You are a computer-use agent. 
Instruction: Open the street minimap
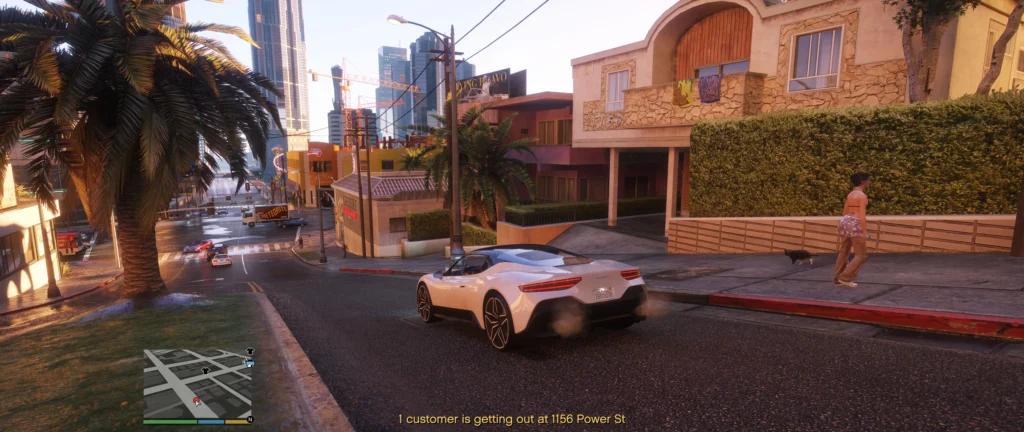point(197,383)
